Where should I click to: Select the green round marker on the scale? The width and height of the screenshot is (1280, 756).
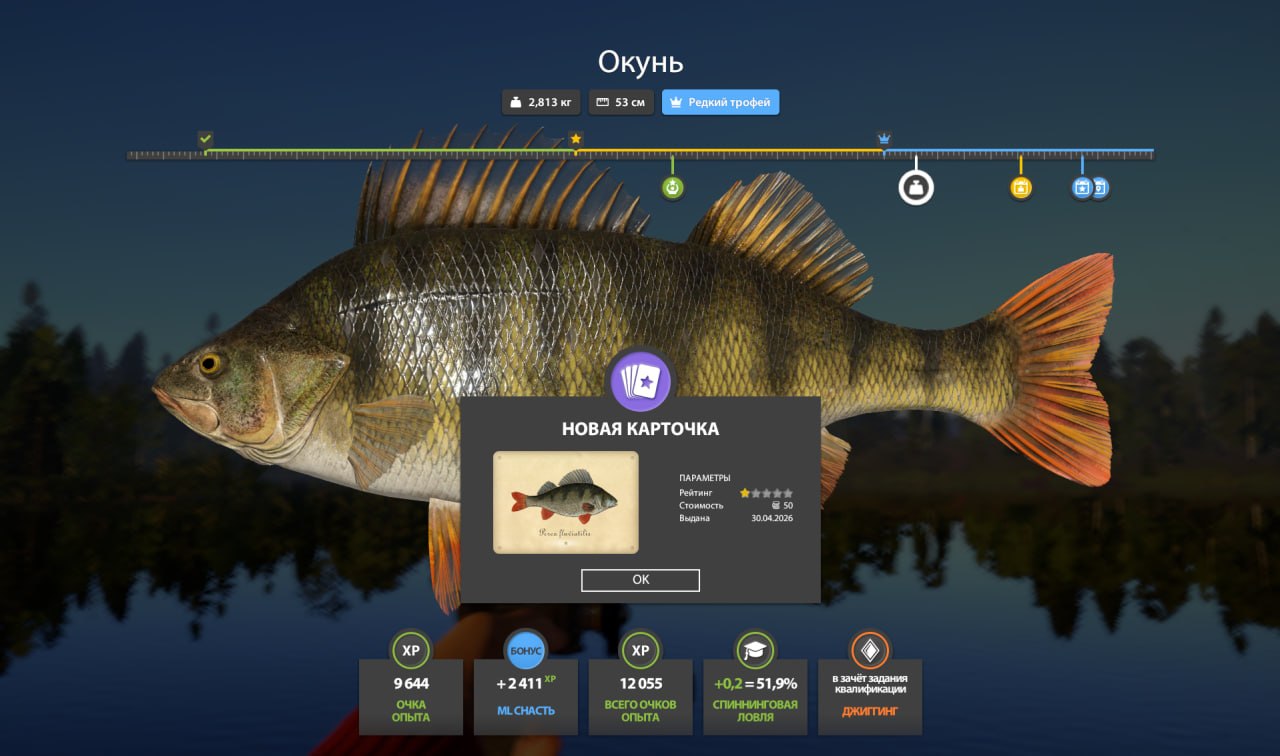(673, 187)
